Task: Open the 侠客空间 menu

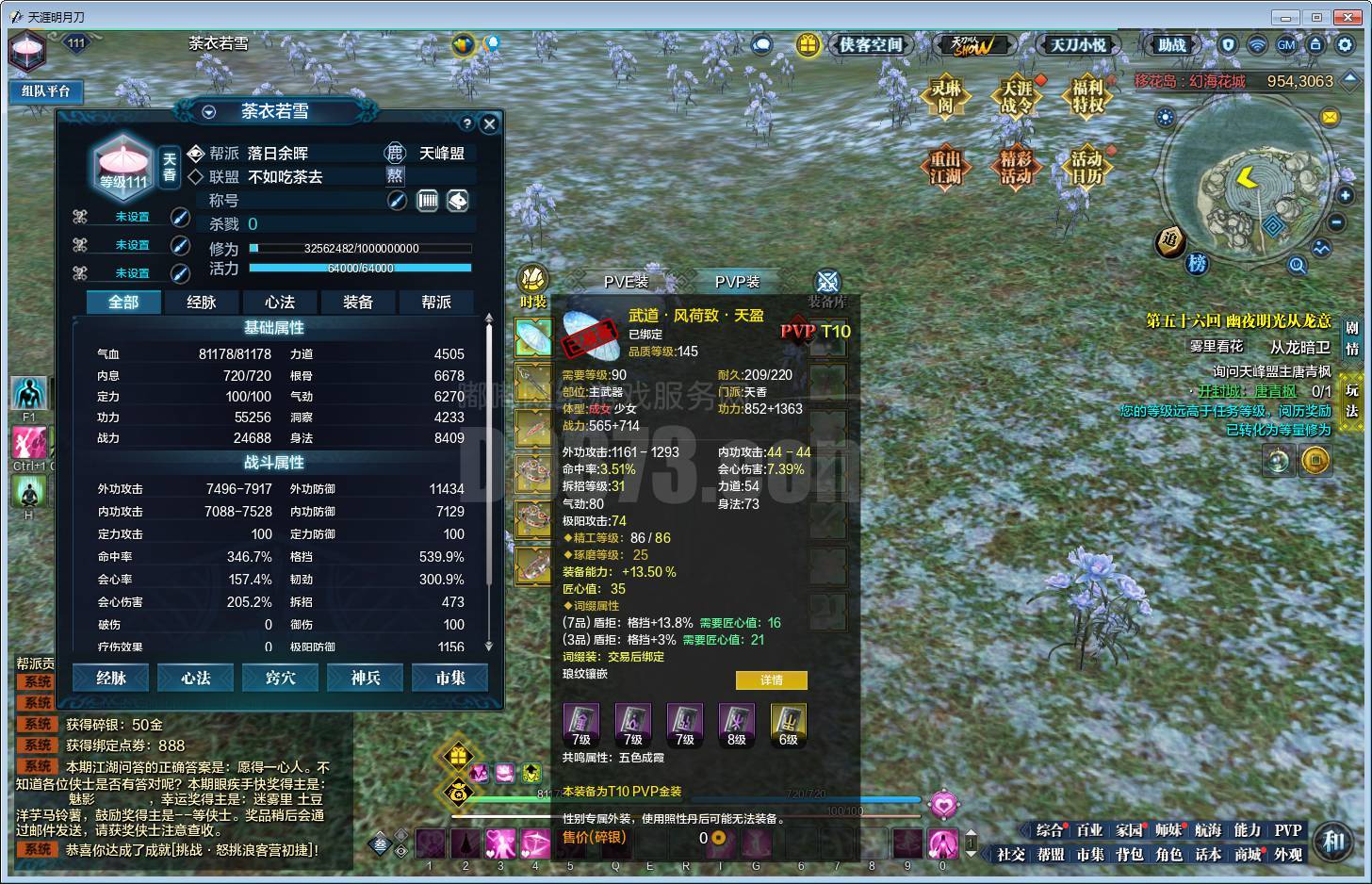Action: (x=870, y=45)
